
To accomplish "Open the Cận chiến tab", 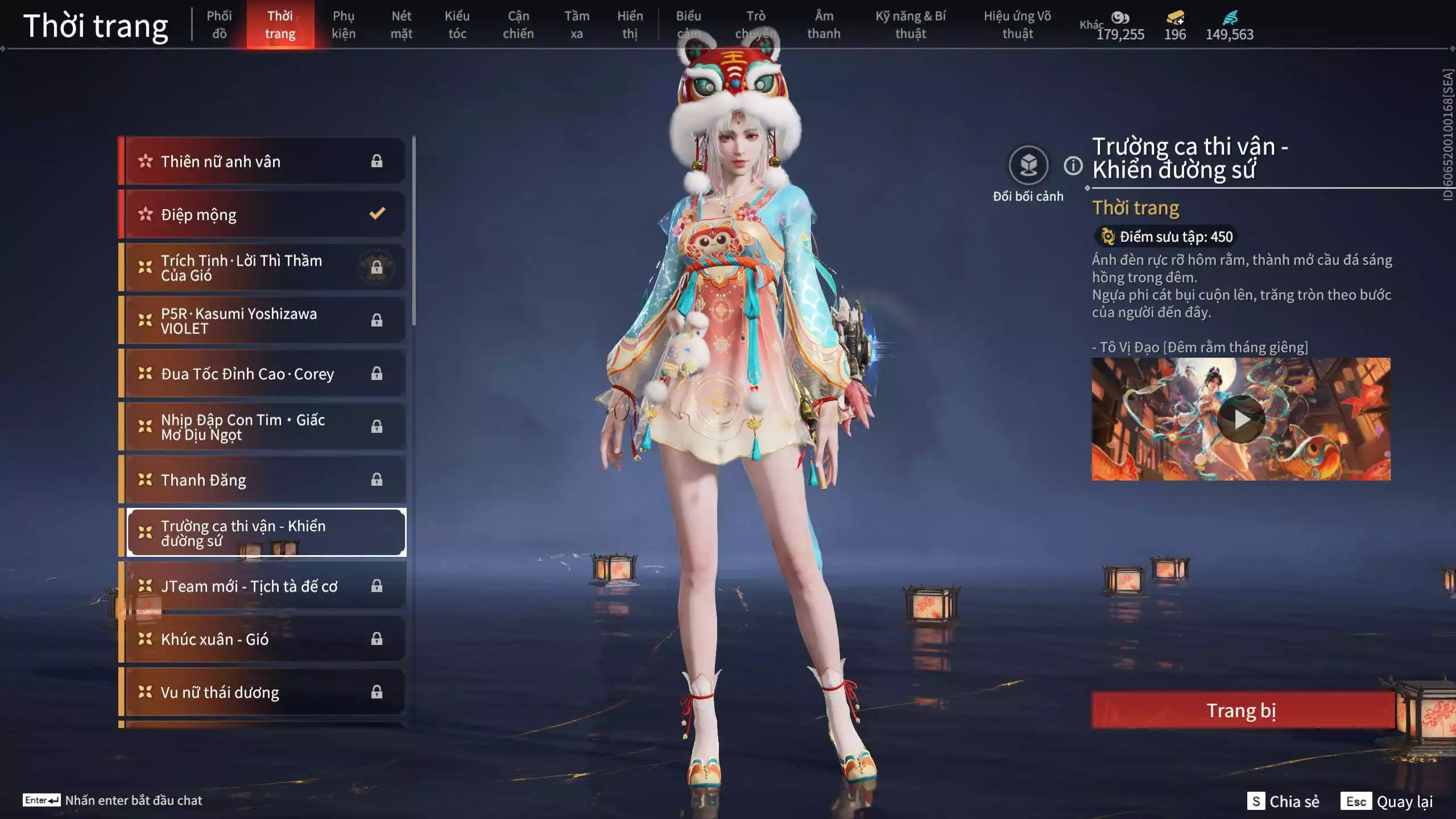I will [518, 24].
